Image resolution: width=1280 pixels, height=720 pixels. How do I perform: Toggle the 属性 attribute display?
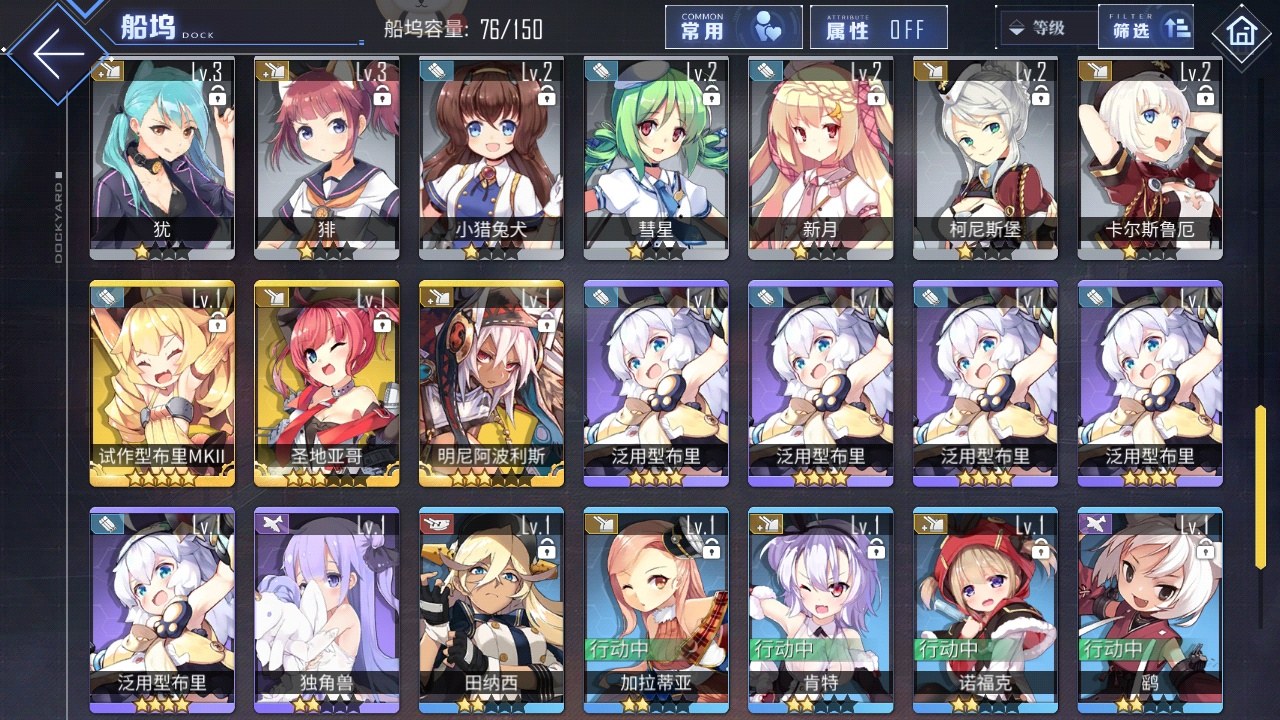click(x=879, y=28)
